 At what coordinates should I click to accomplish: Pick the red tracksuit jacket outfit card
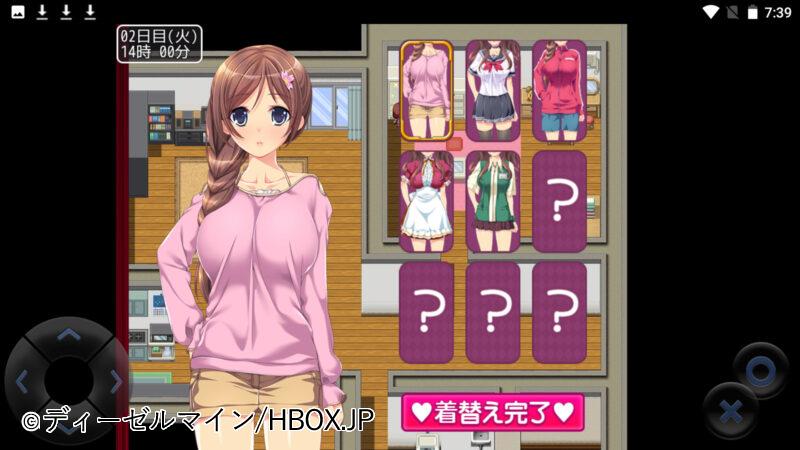559,90
